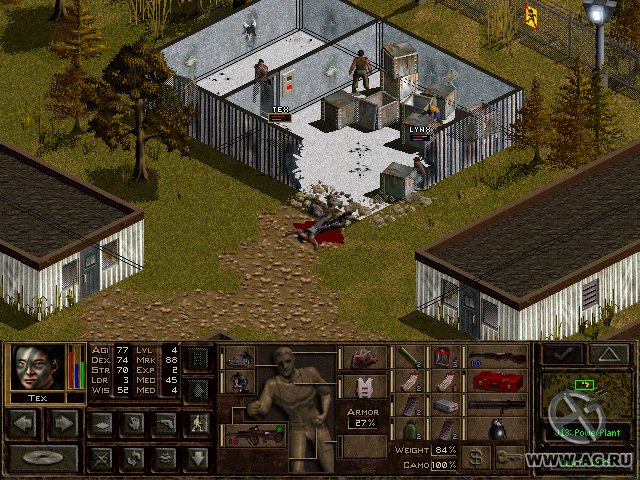Click the checkmark done button

tap(562, 354)
